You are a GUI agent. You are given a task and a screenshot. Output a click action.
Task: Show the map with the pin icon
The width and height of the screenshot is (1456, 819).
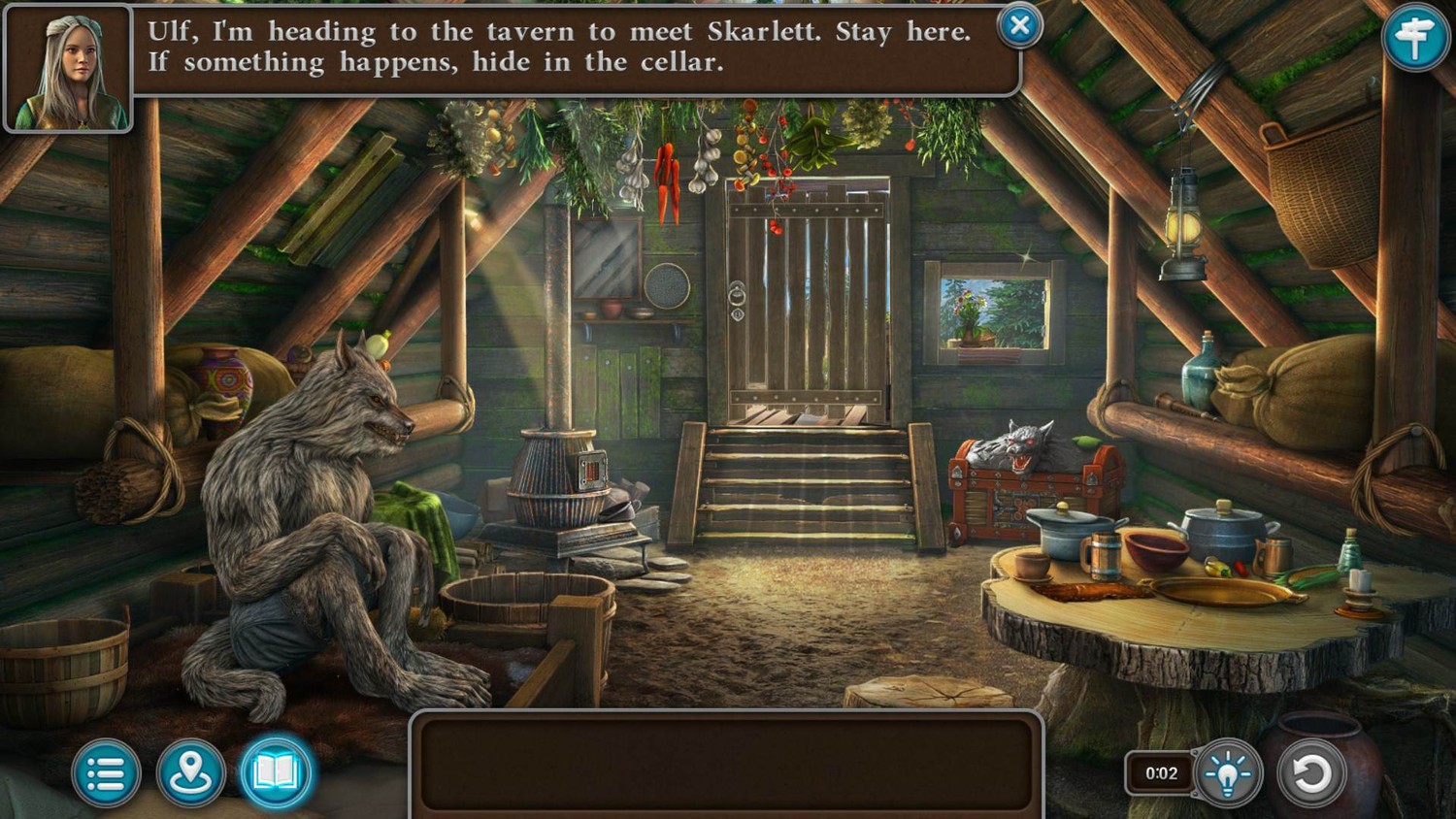pos(190,773)
